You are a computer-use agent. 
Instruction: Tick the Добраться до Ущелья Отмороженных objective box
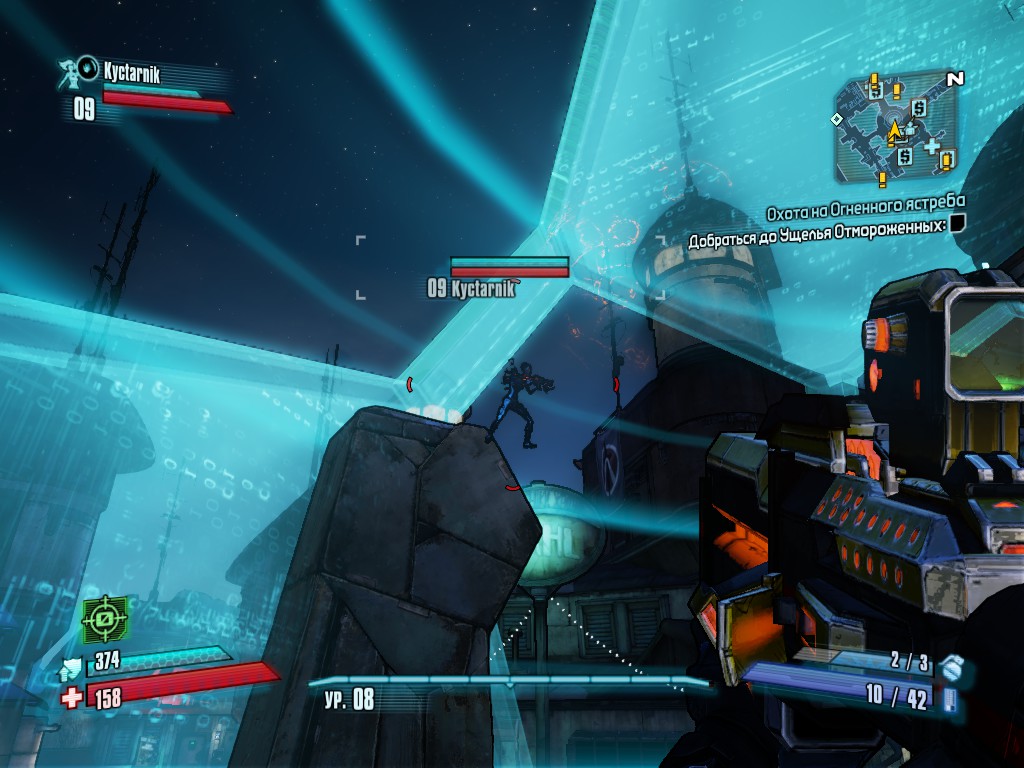(958, 224)
